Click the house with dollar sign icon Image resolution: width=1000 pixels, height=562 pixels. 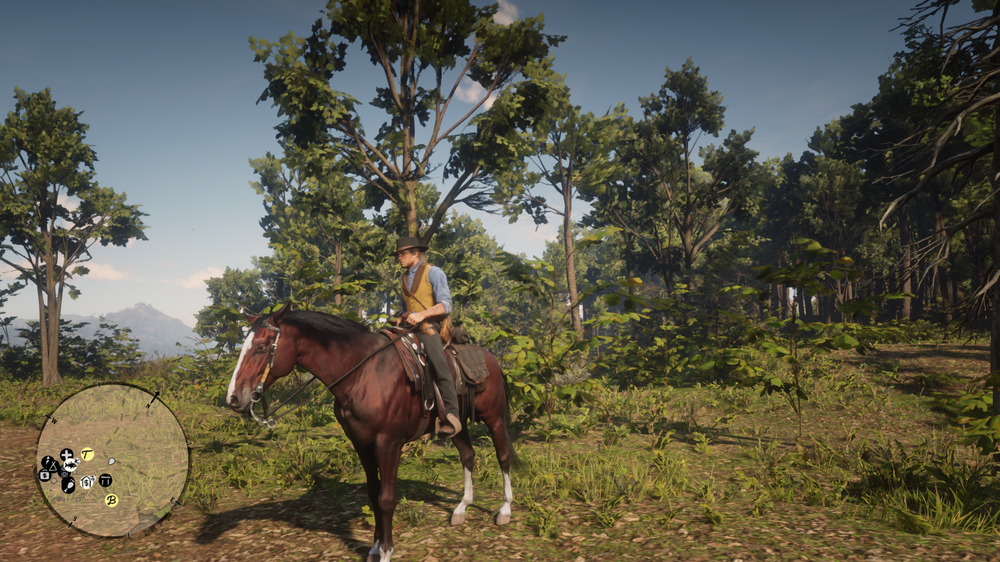click(87, 481)
